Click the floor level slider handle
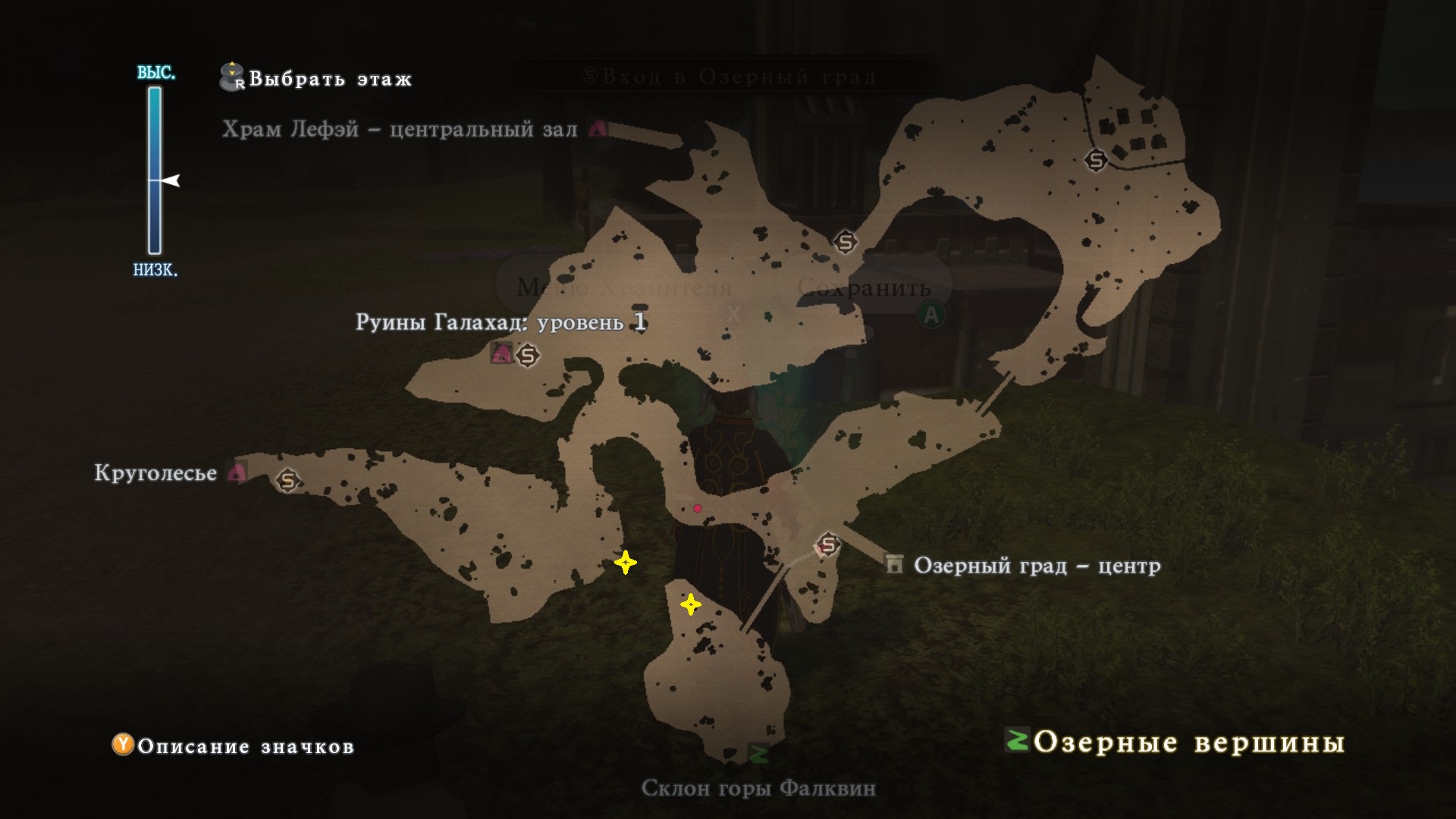 coord(171,180)
